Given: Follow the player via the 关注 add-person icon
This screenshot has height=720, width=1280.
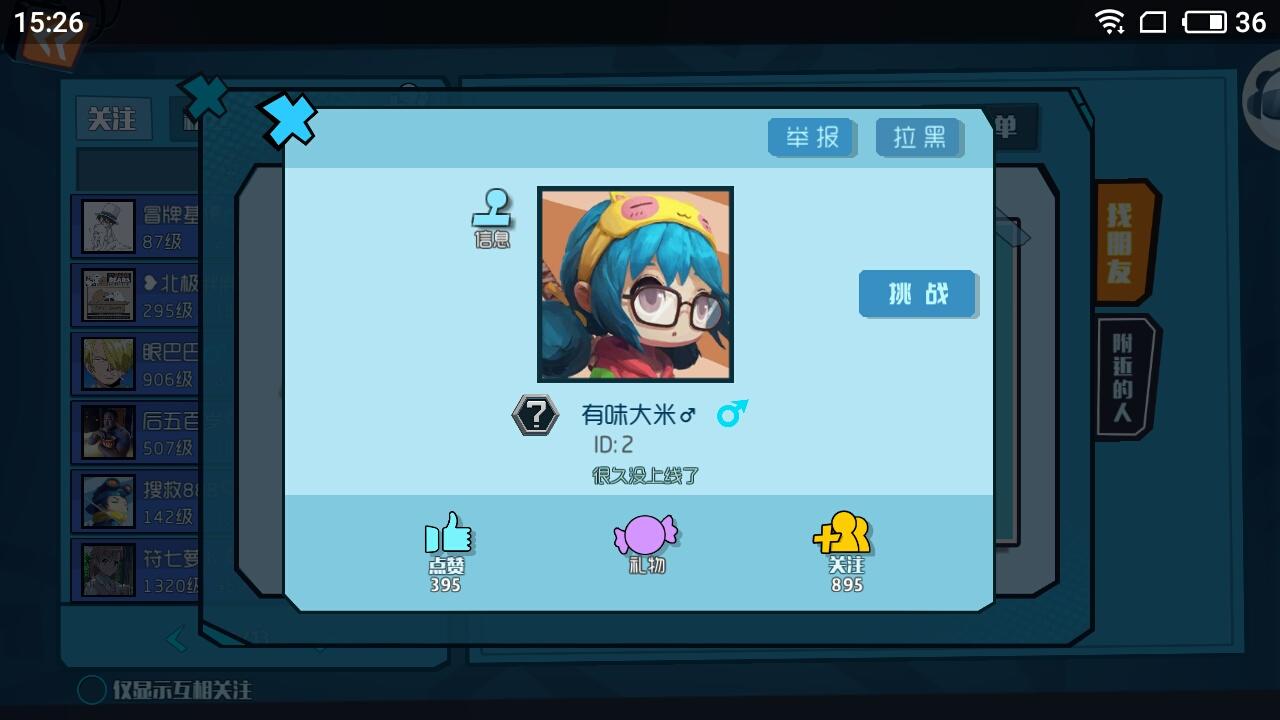Looking at the screenshot, I should pos(845,536).
